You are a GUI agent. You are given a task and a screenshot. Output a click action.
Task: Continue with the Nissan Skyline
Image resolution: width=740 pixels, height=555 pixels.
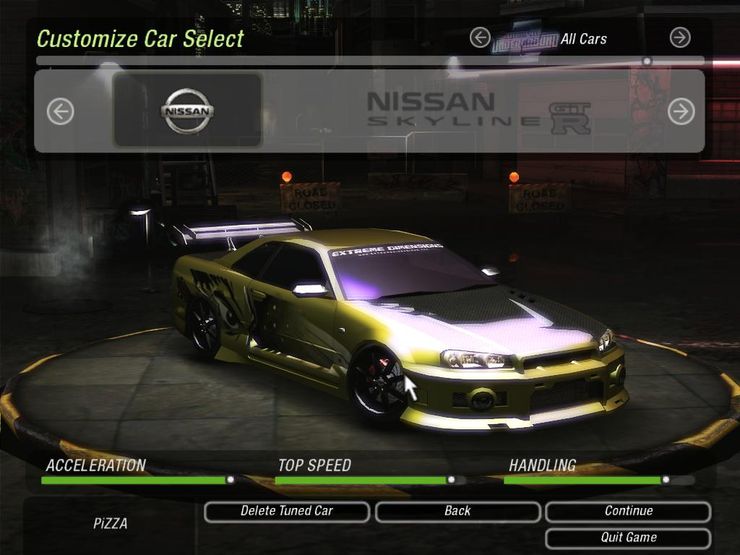628,511
